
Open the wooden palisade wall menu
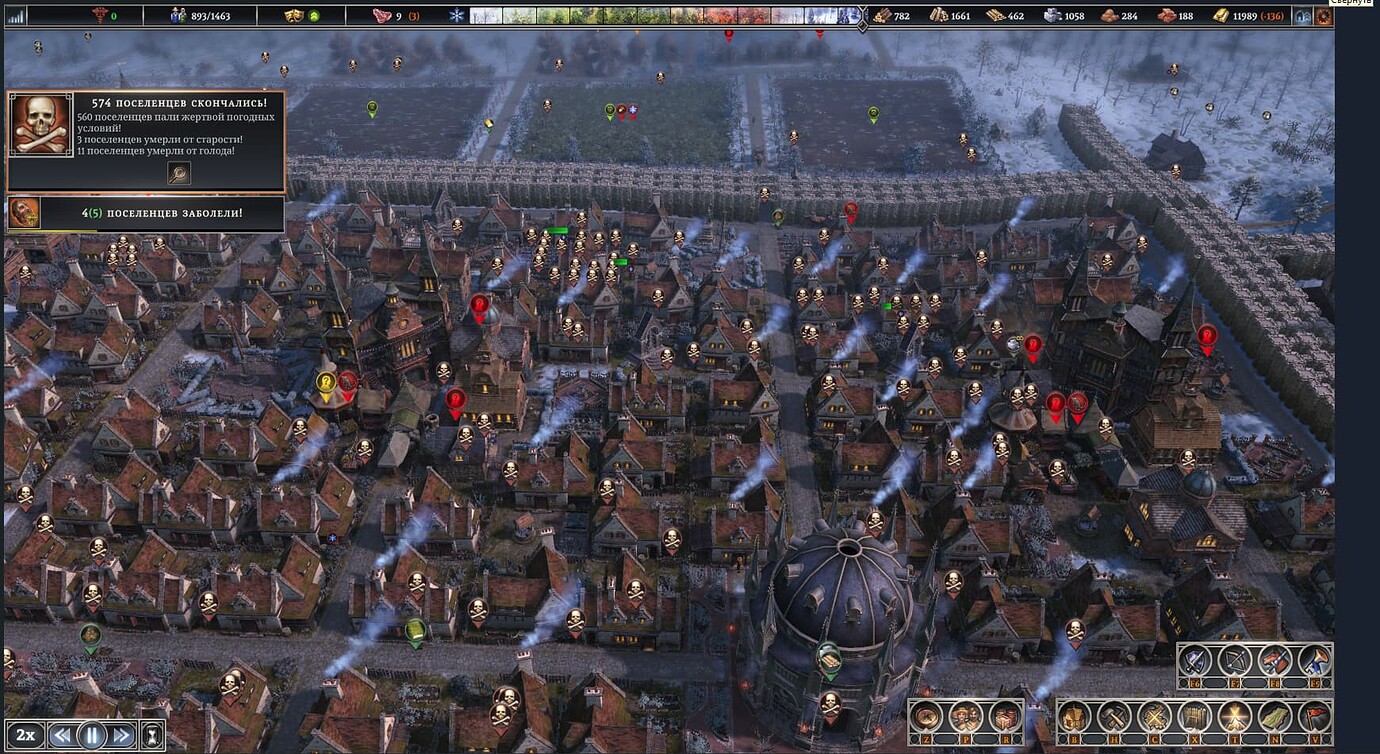[x=1194, y=717]
